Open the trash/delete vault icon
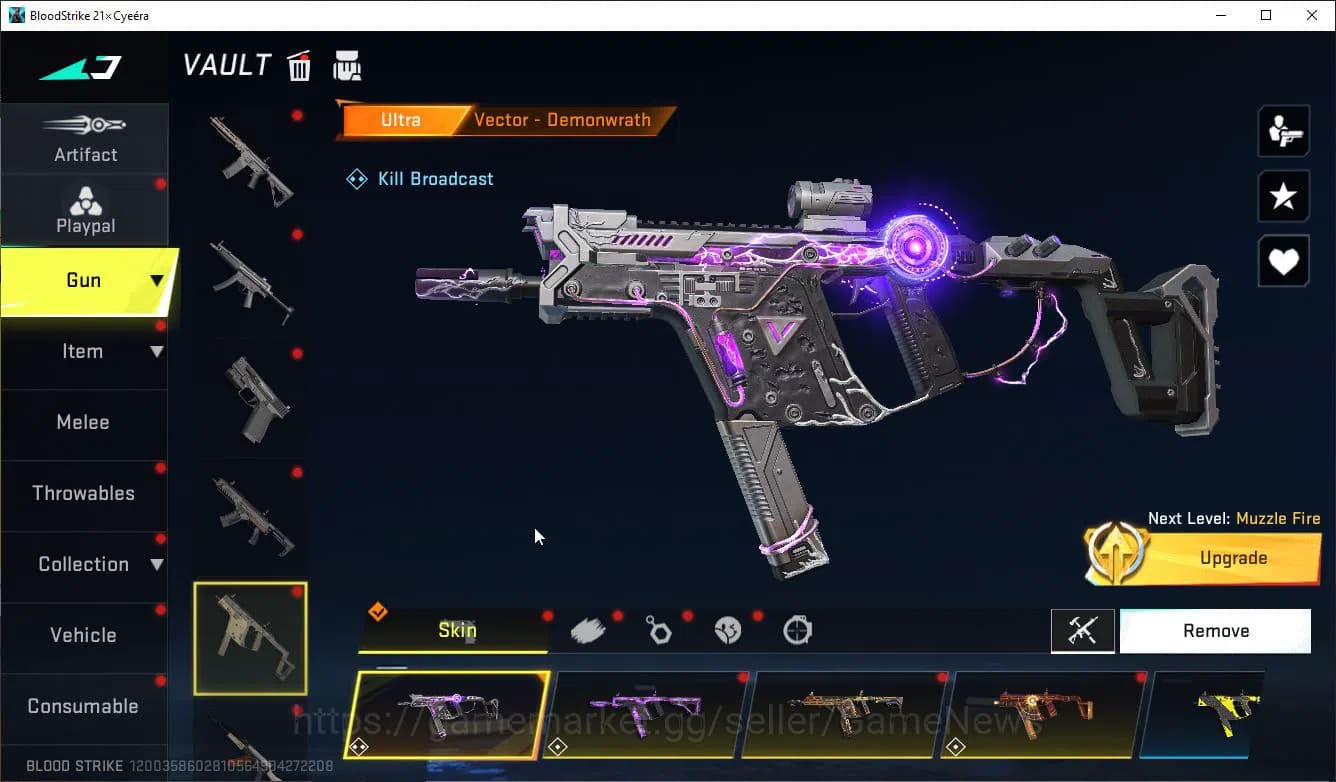 click(x=299, y=65)
